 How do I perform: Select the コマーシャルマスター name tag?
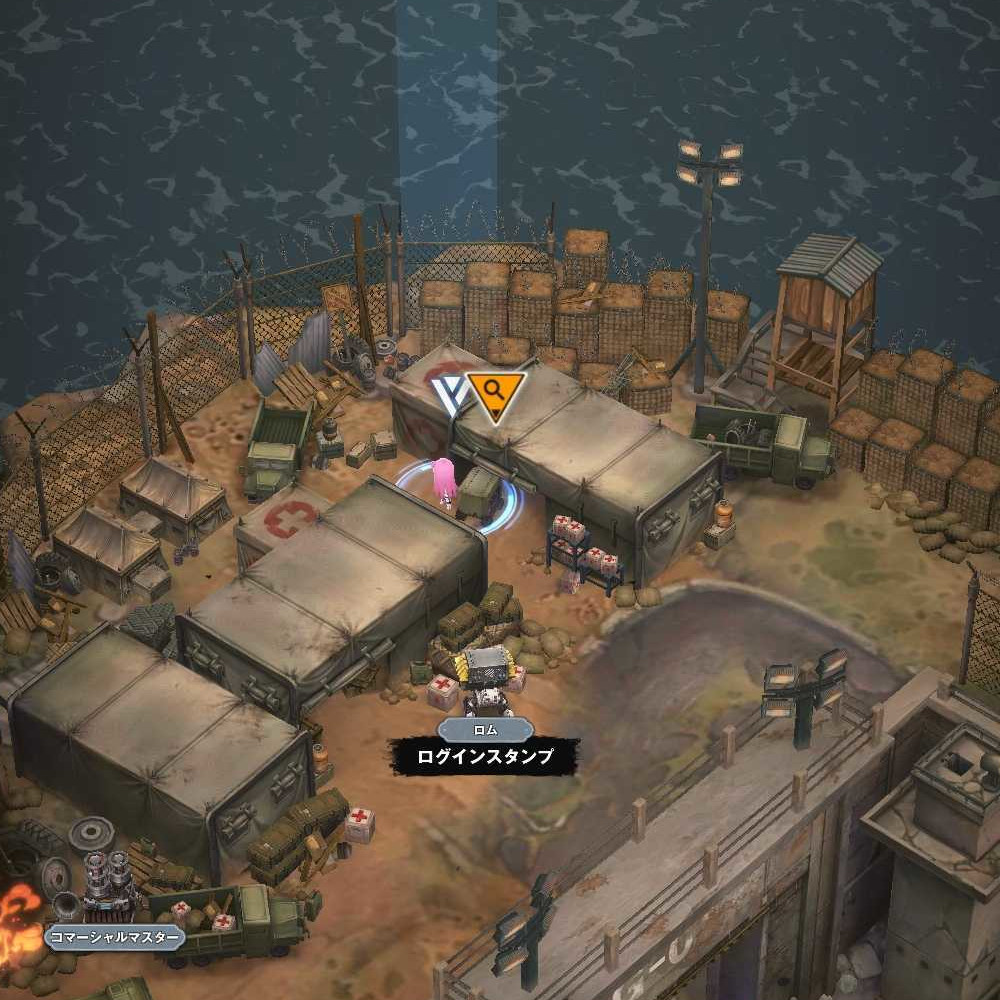pos(115,938)
